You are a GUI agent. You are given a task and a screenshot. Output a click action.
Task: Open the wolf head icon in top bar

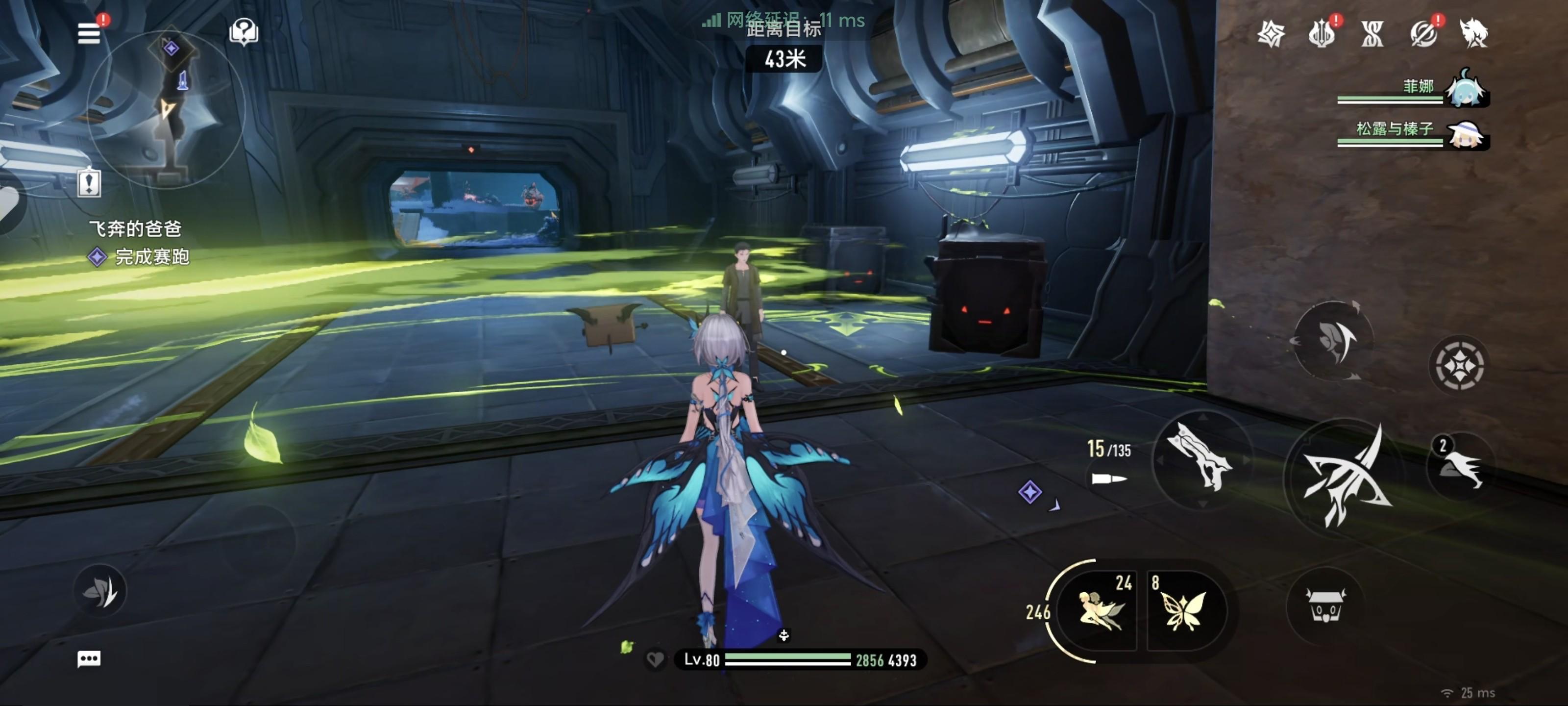(x=1473, y=33)
